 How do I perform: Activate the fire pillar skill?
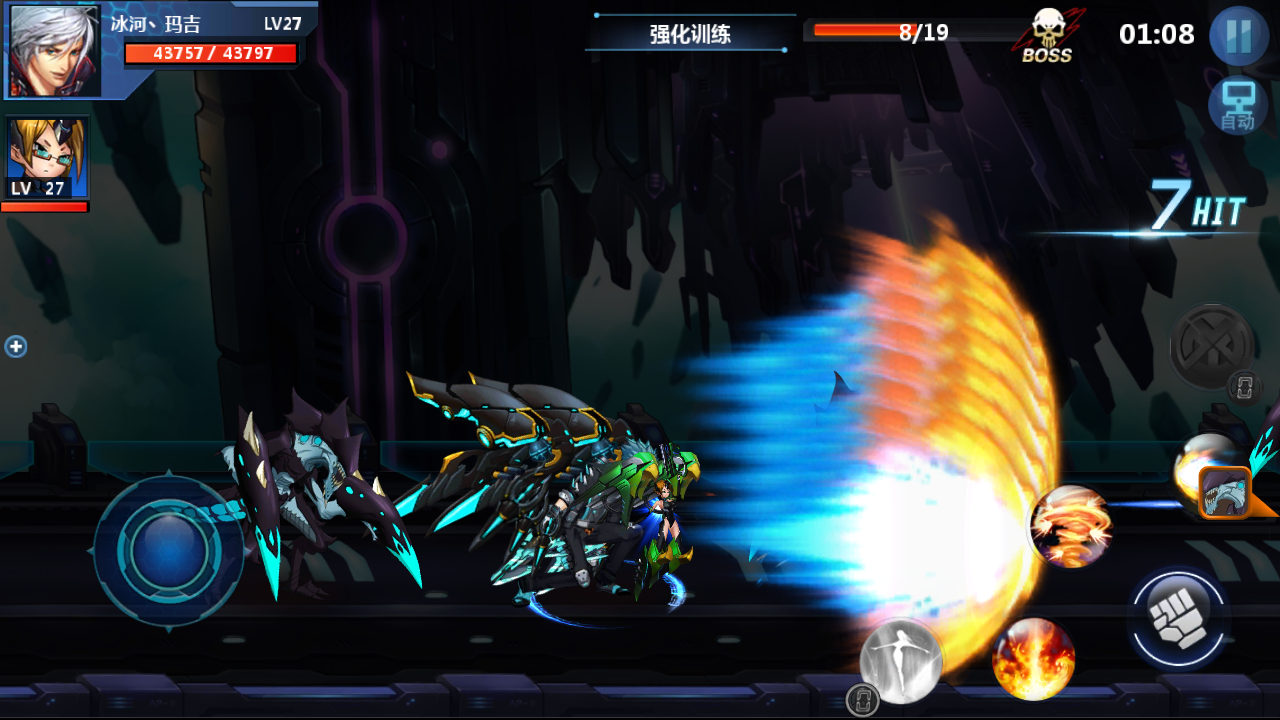click(1033, 659)
